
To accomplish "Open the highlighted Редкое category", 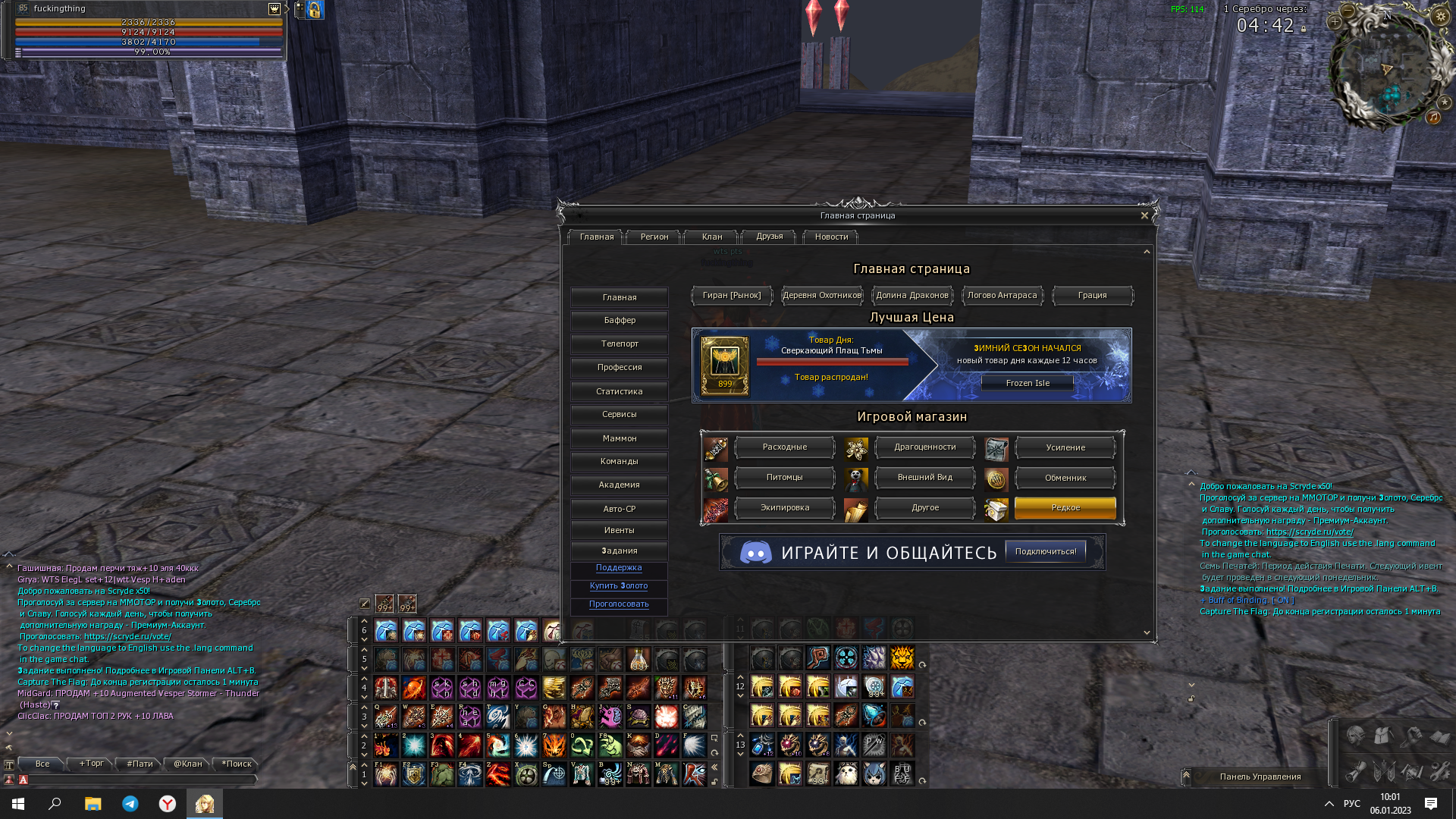I will click(x=1065, y=508).
